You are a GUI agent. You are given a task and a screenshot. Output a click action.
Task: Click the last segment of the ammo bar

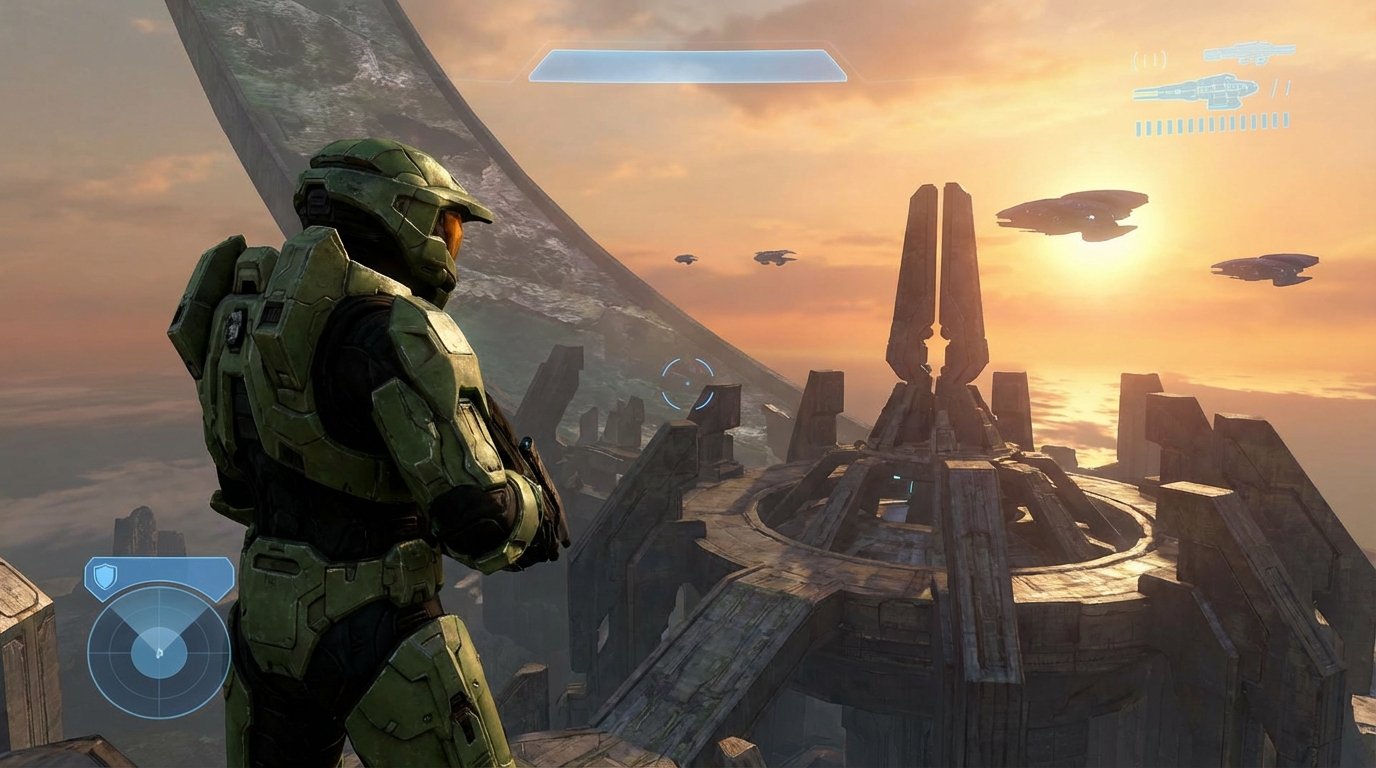click(x=1284, y=122)
